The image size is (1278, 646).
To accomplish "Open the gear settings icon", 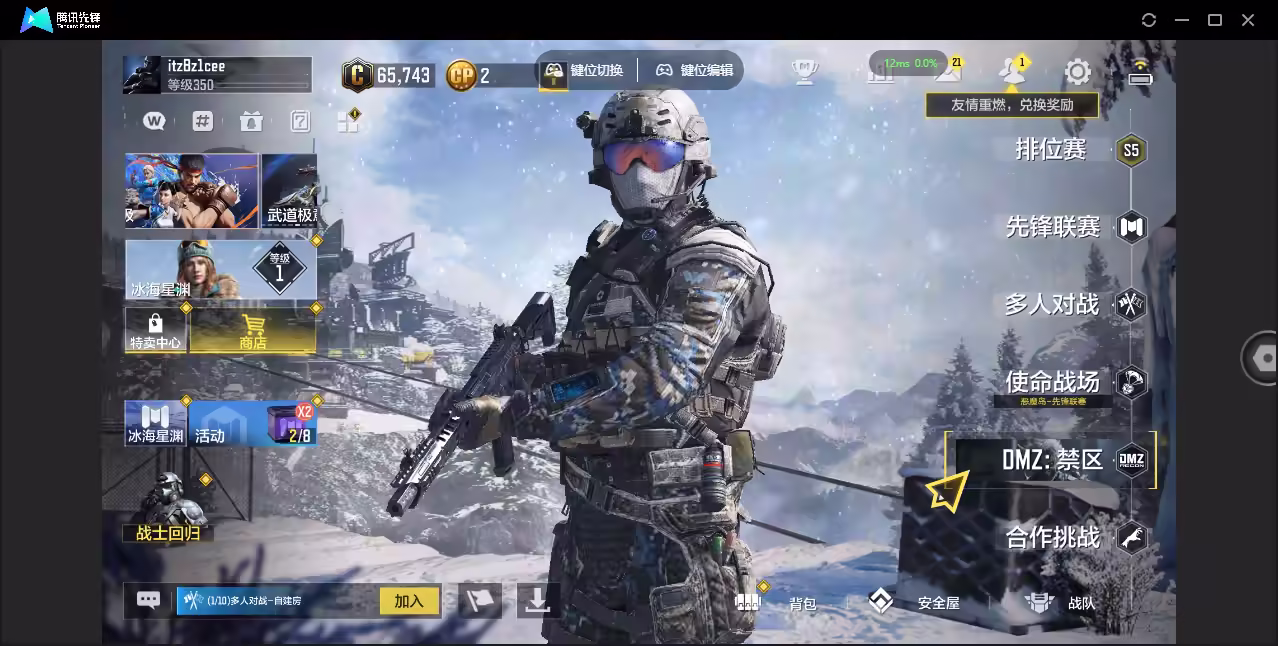I will coord(1077,71).
